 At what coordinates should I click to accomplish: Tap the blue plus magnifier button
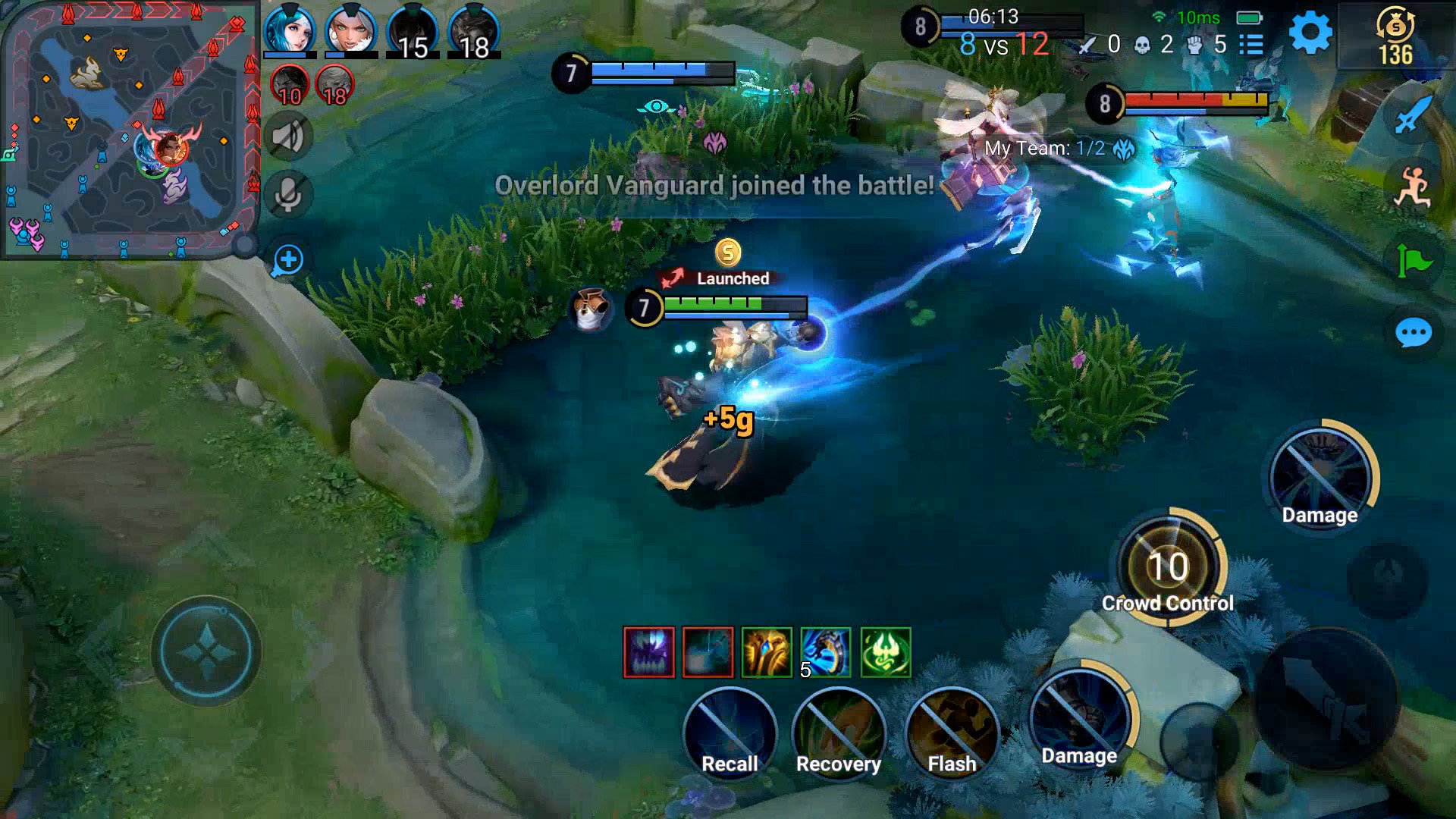pos(288,260)
